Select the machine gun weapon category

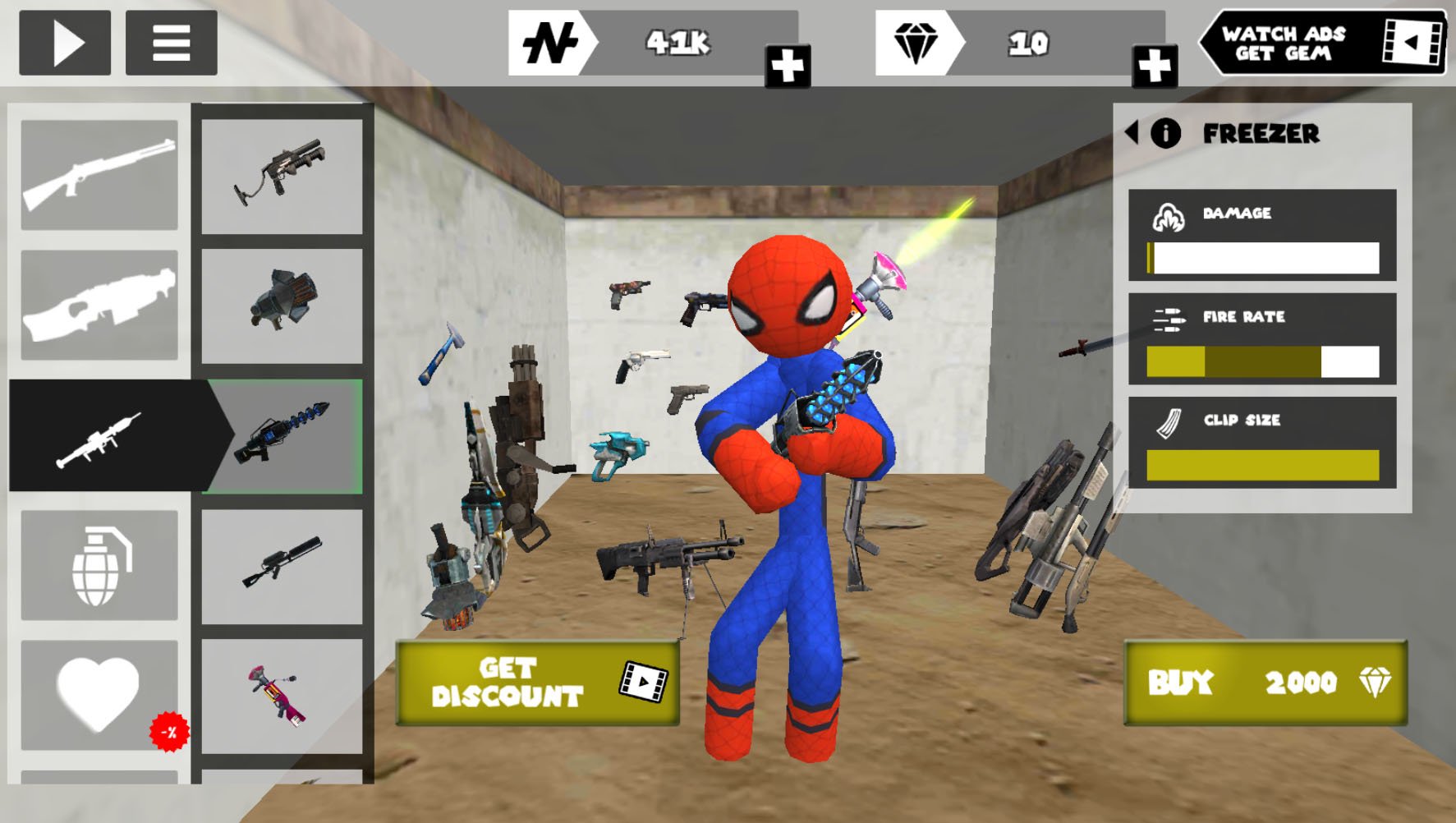pos(99,305)
